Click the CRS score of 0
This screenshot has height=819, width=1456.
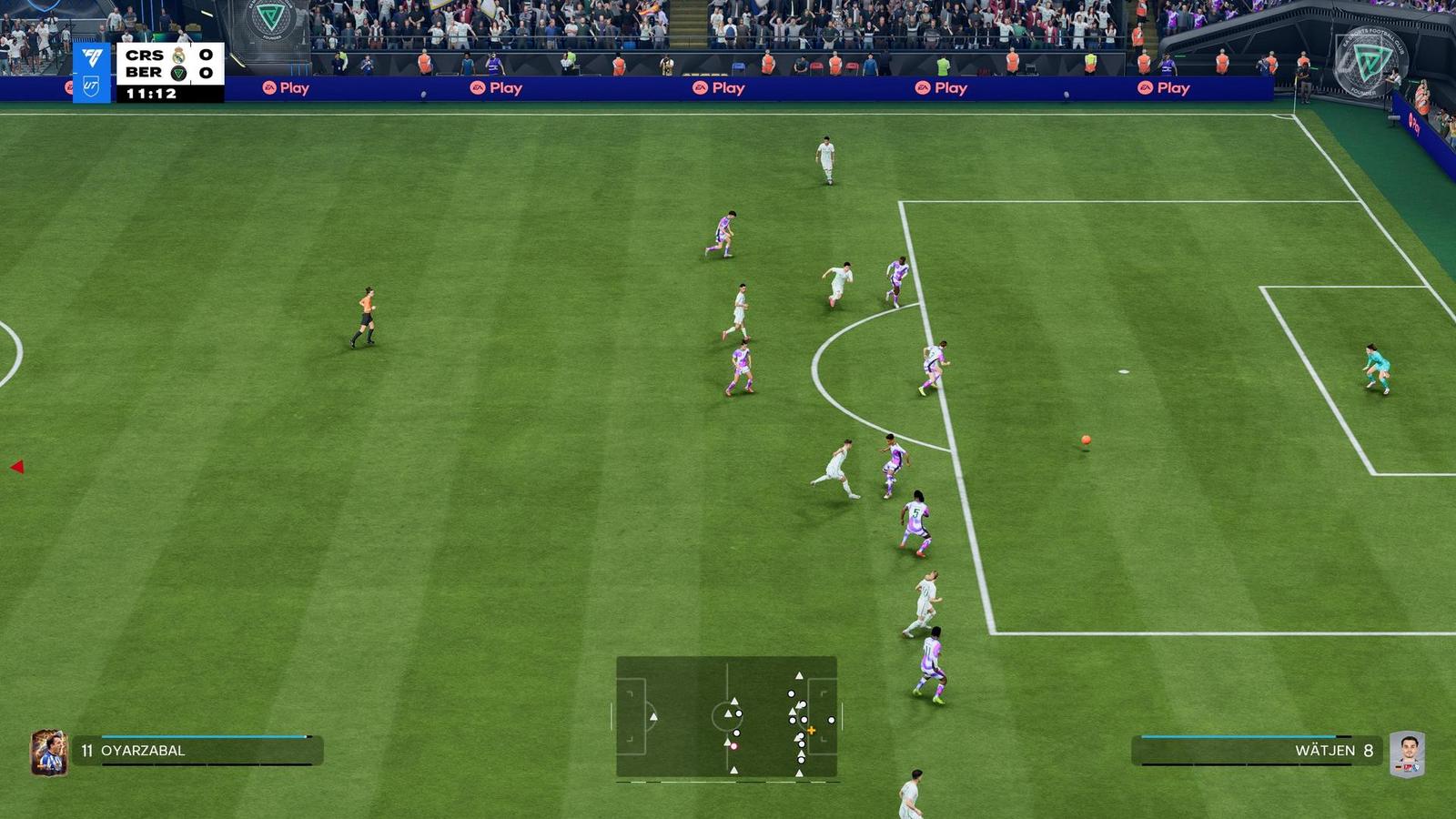pos(206,55)
